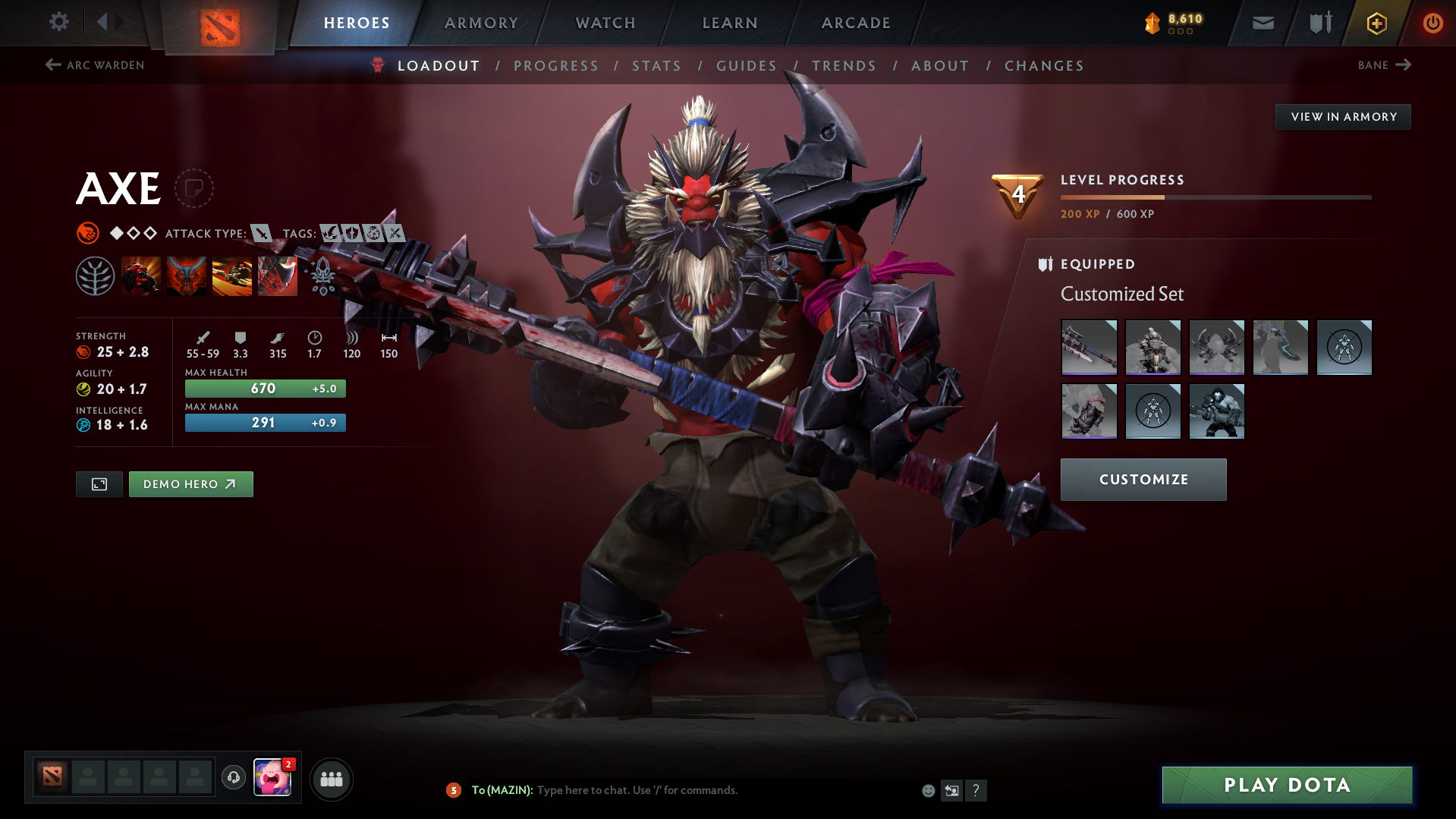Select Axe's Berserker's Call ability icon
Screen dimensions: 1456x819
[141, 276]
